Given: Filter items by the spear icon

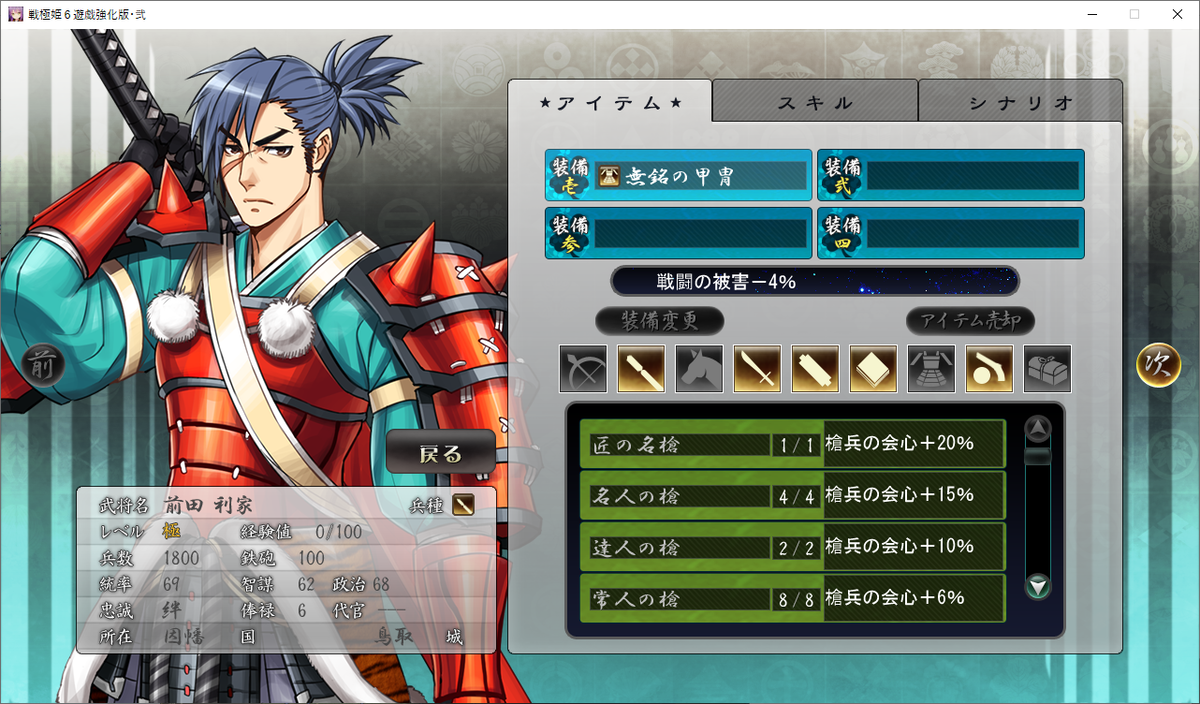Looking at the screenshot, I should 641,369.
